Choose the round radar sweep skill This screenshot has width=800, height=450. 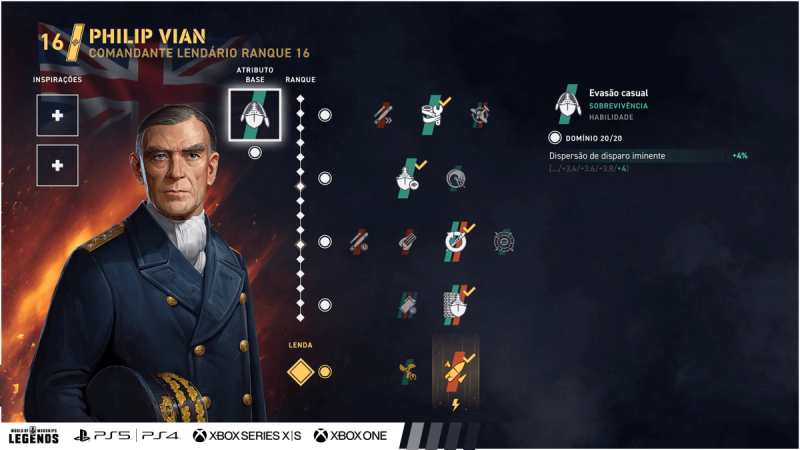[x=456, y=179]
